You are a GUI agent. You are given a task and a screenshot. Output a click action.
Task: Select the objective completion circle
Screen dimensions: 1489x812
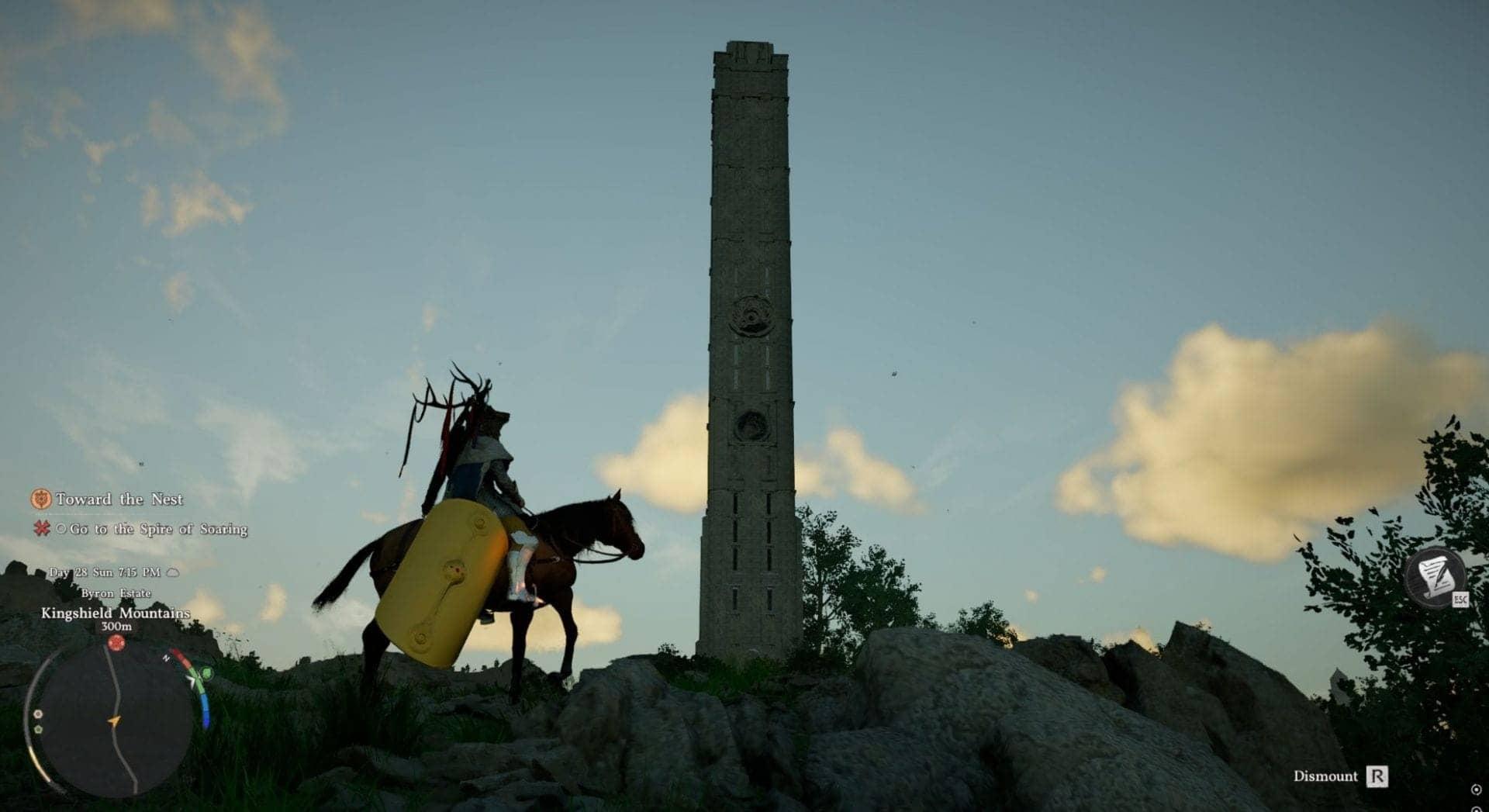[x=61, y=529]
